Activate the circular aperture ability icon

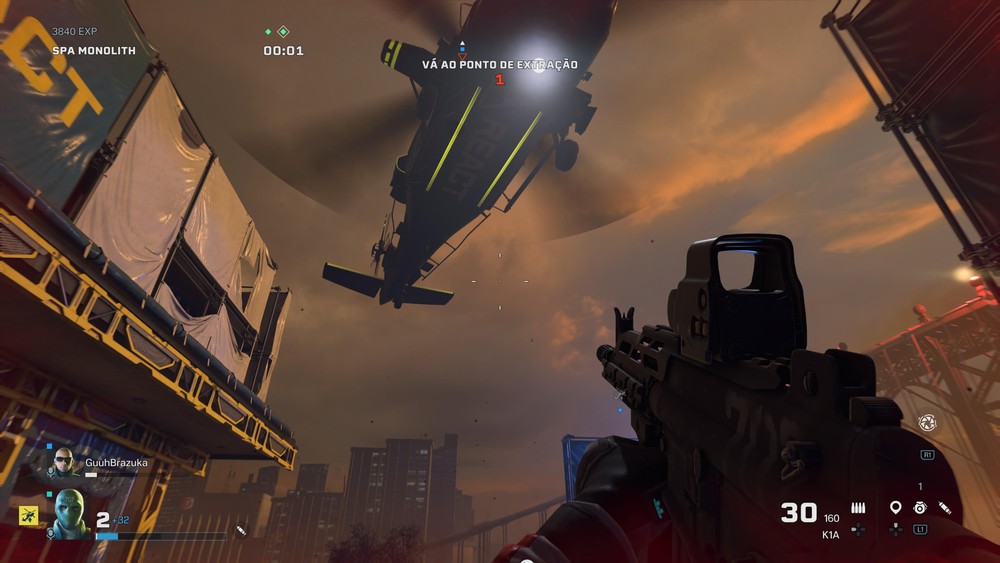tap(926, 424)
